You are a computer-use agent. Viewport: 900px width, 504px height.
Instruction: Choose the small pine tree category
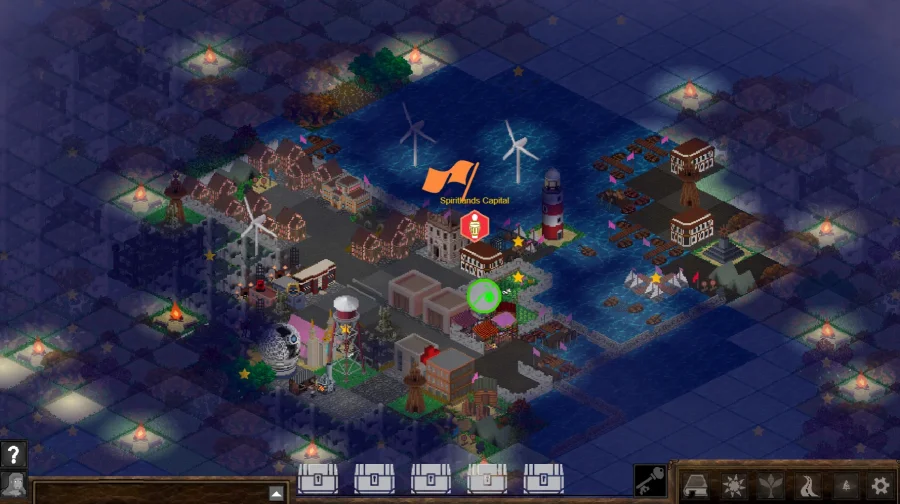tap(843, 486)
